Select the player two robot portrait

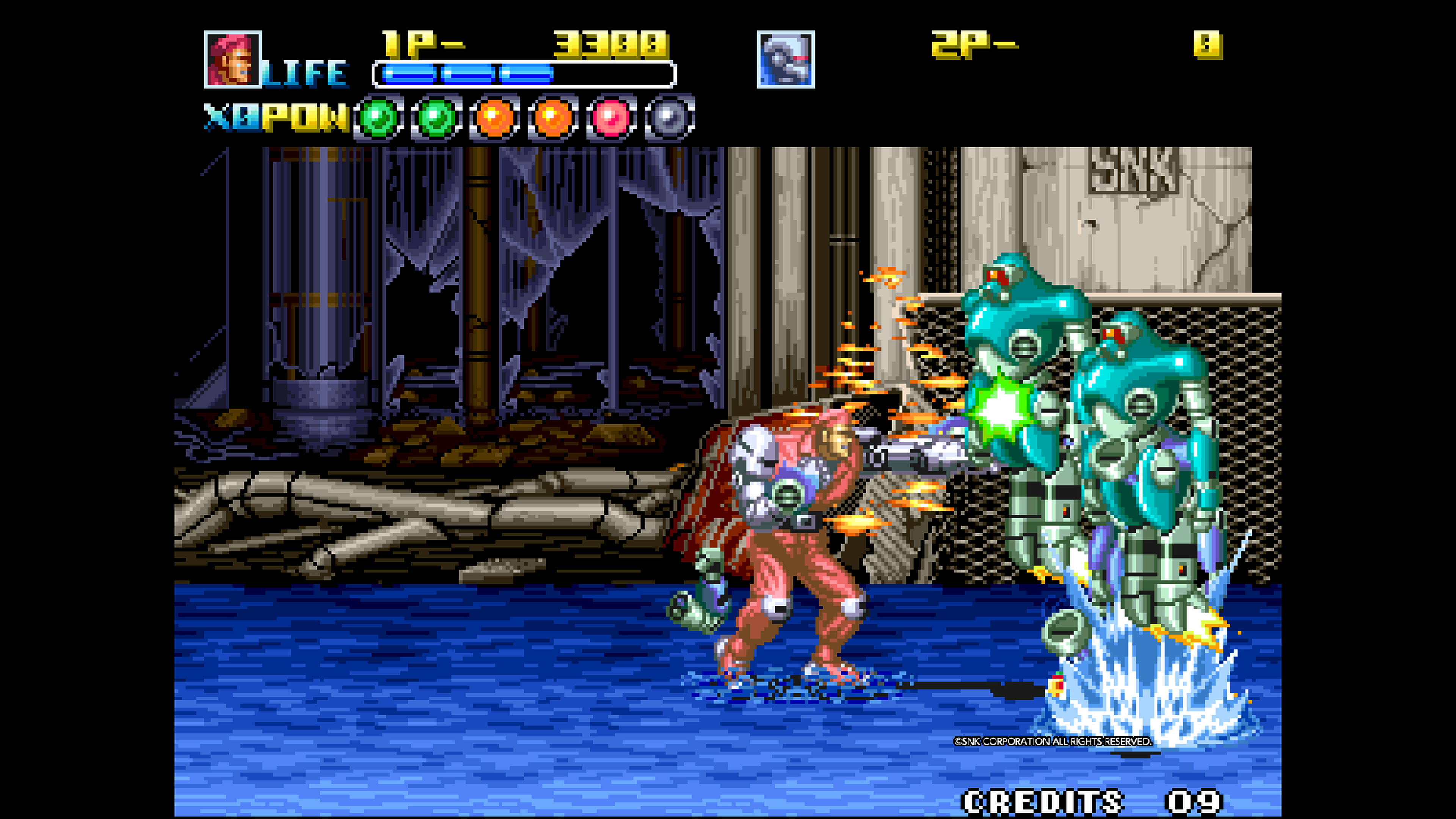pyautogui.click(x=785, y=60)
